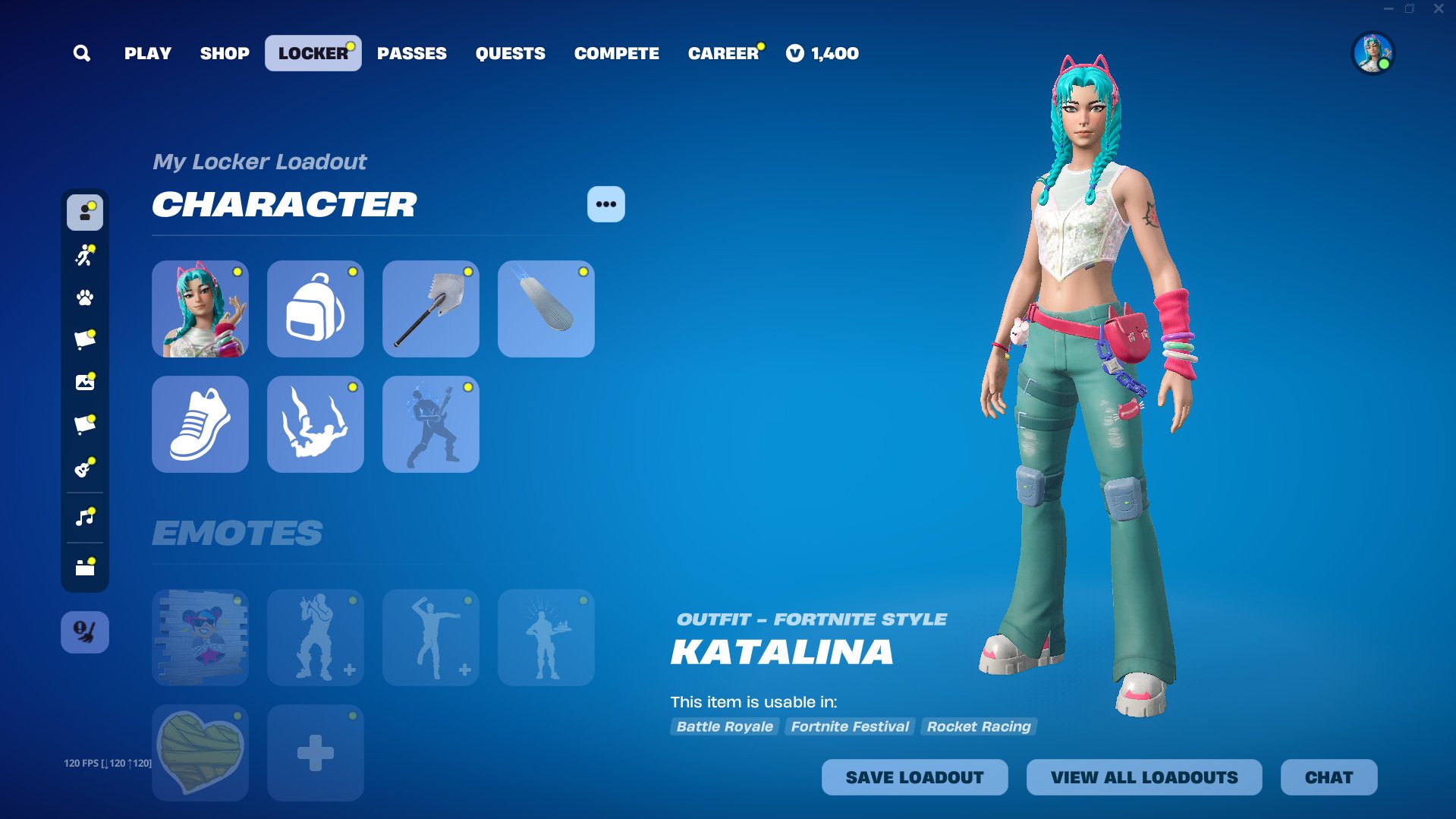Open the Character loadout tab in sidebar
Screen dimensions: 1456x819
click(x=84, y=213)
